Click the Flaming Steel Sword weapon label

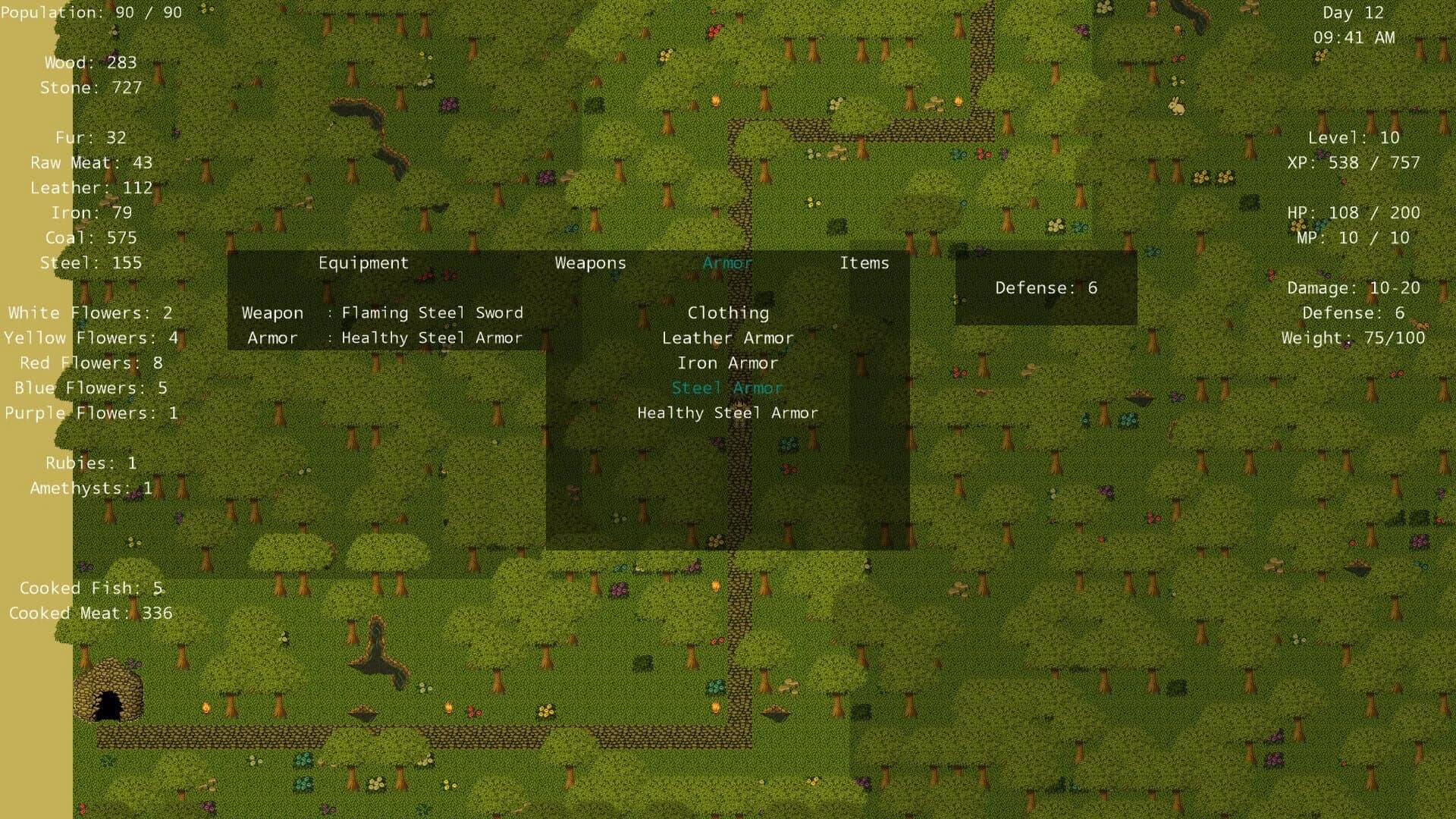click(431, 312)
